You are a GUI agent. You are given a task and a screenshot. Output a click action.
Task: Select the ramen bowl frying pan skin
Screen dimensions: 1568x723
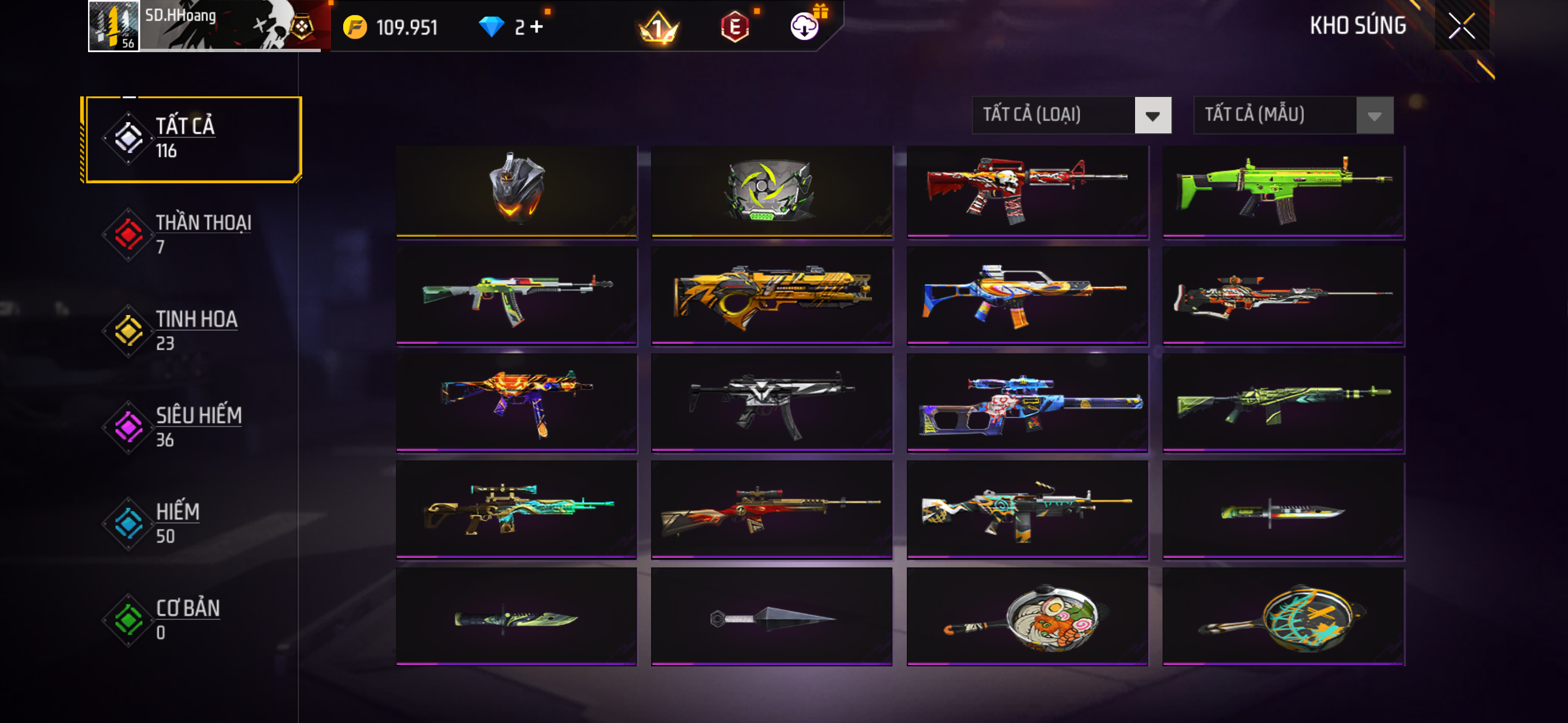click(x=1027, y=616)
